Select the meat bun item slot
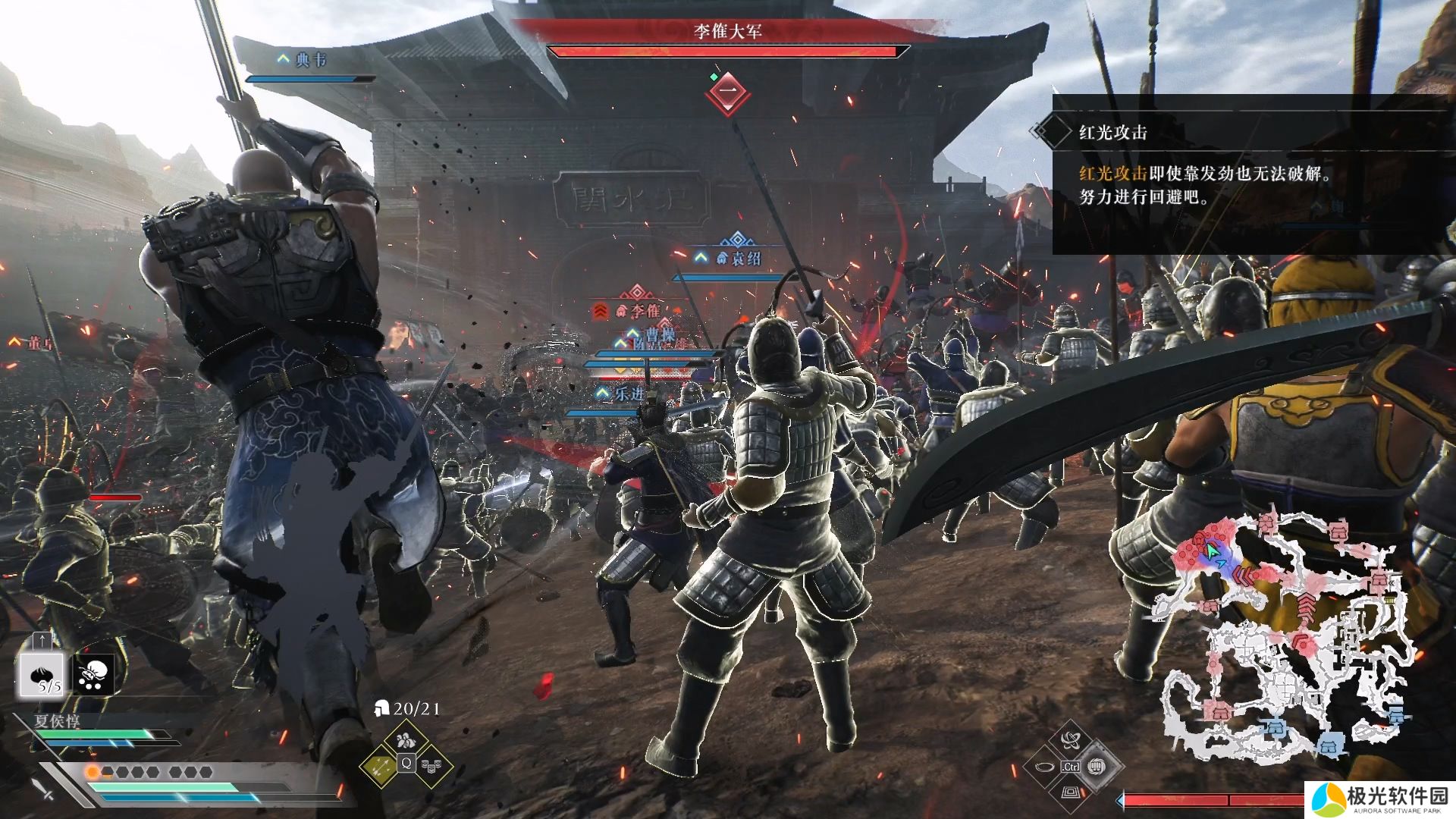 coord(41,674)
